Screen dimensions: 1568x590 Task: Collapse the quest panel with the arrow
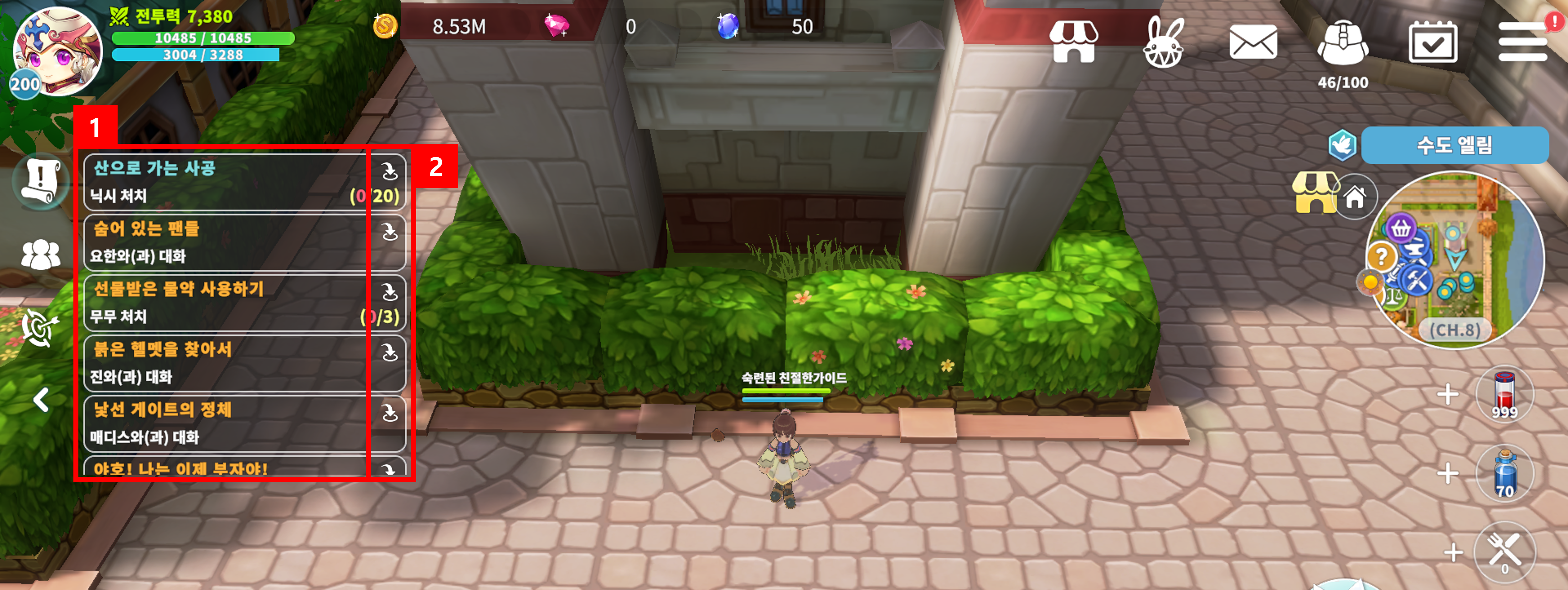pos(41,400)
